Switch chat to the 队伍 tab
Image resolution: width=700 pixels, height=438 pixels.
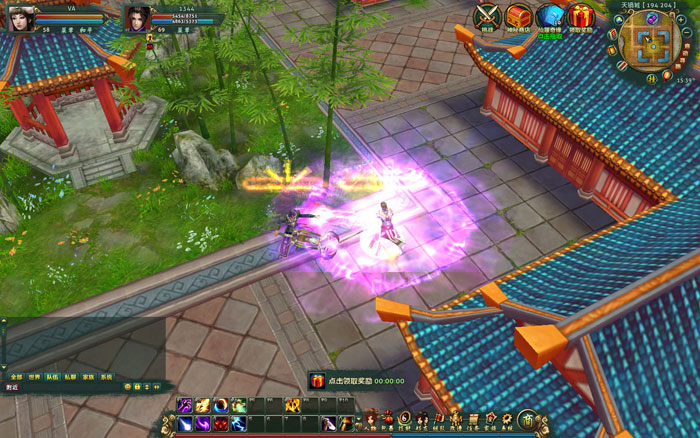tap(52, 377)
